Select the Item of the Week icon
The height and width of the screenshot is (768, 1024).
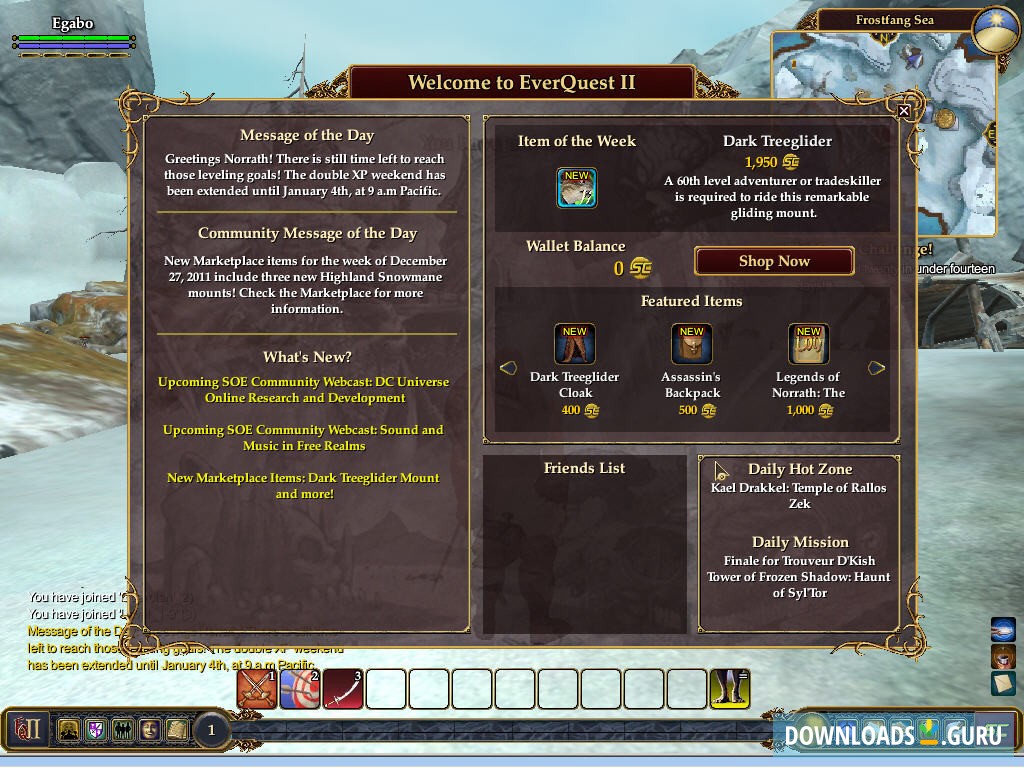577,188
